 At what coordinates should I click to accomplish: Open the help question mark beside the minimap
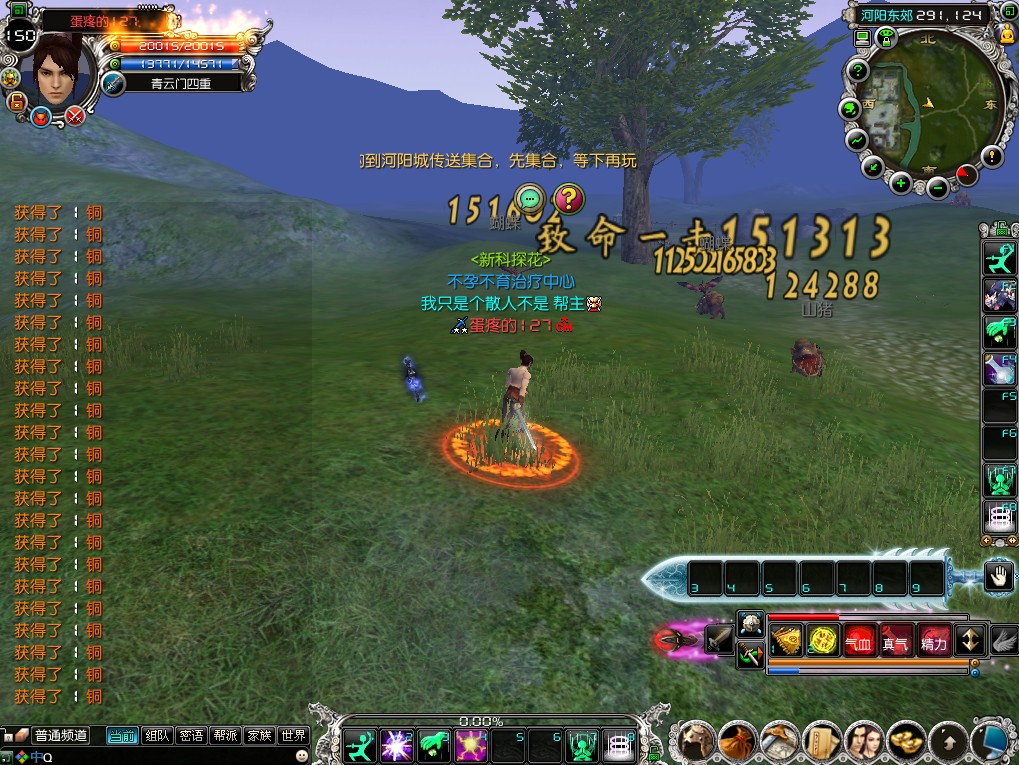pyautogui.click(x=857, y=71)
